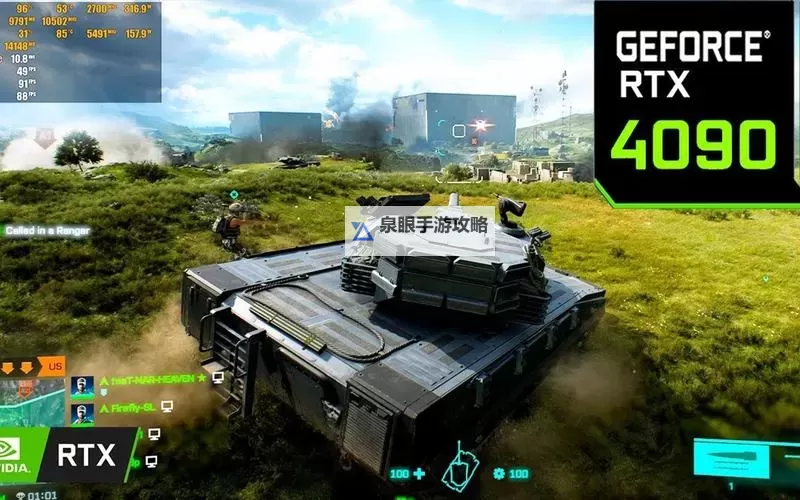Select squad member Firefly-SL's portrait
The width and height of the screenshot is (800, 500).
[x=82, y=411]
